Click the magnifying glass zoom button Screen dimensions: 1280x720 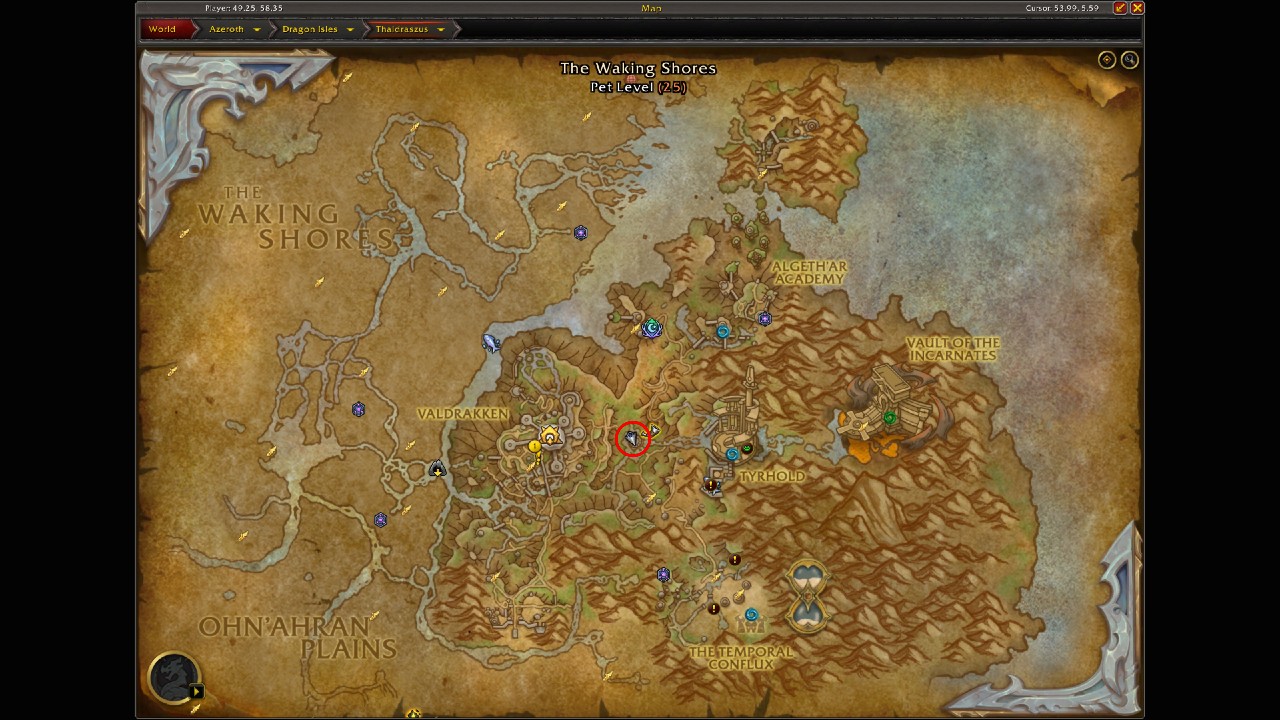click(x=1129, y=60)
